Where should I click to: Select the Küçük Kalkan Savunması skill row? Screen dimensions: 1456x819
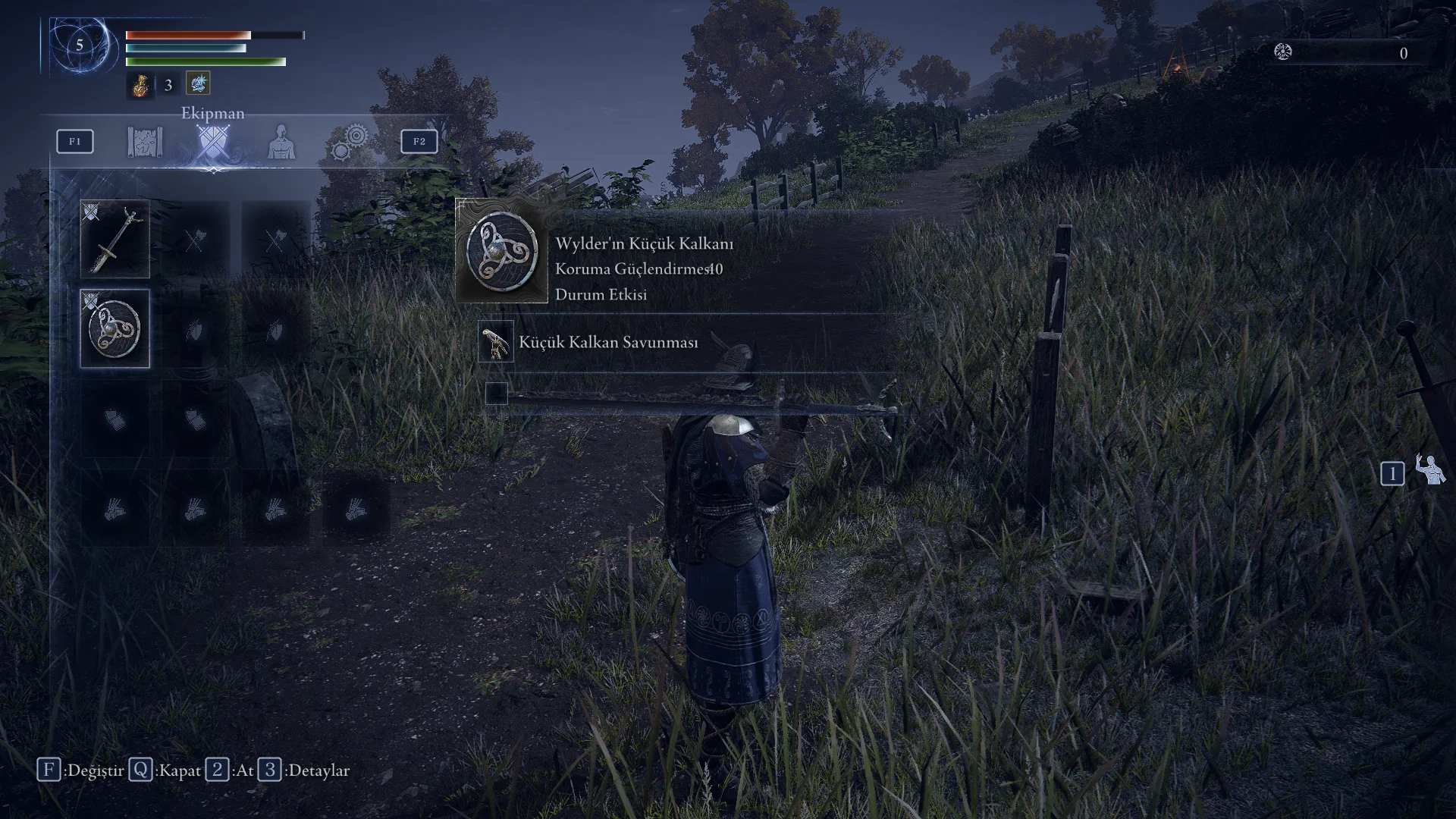click(x=608, y=342)
